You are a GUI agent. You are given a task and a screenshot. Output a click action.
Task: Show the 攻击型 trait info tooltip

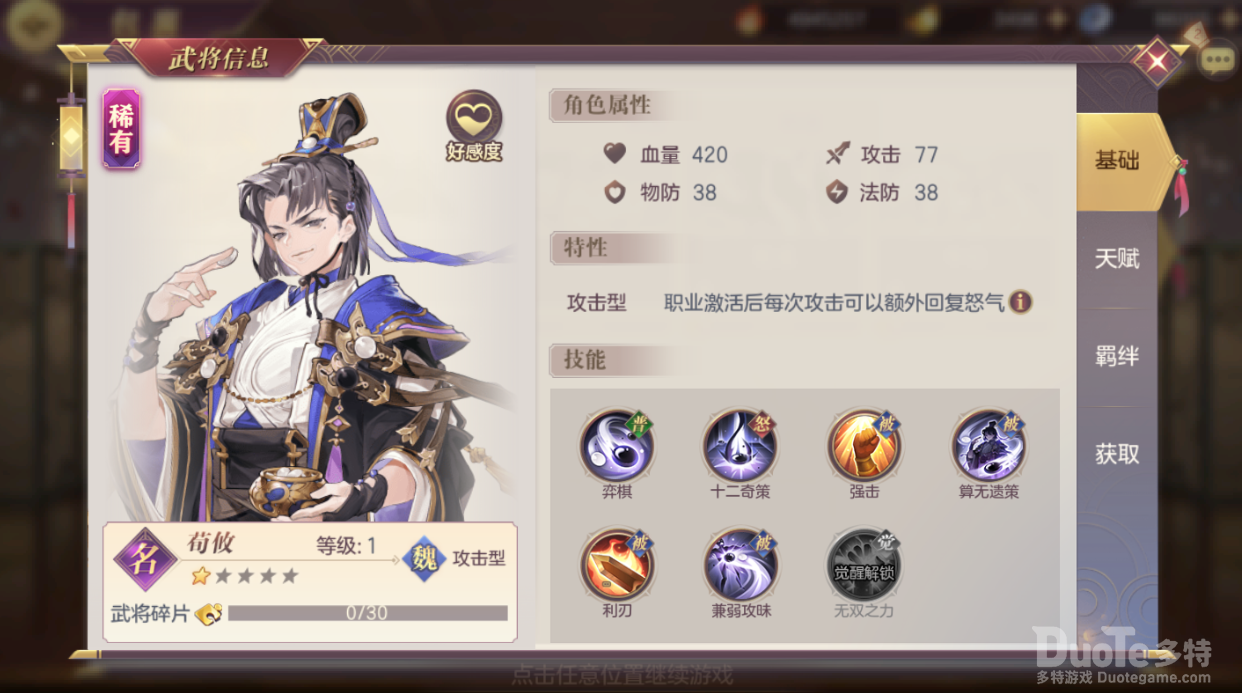coord(1020,301)
